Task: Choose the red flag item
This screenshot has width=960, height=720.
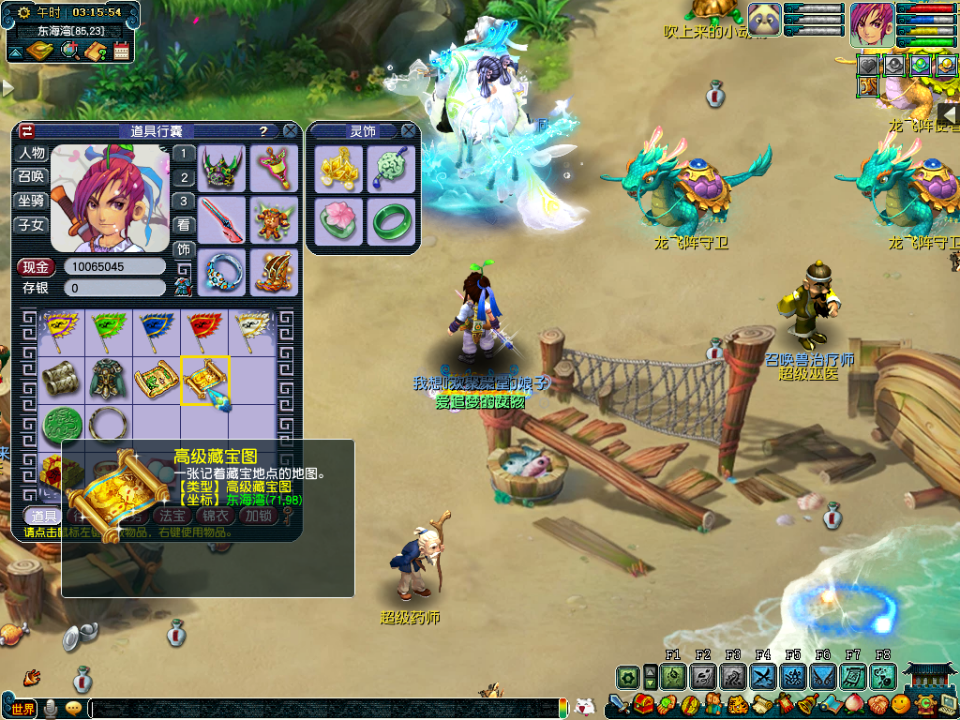Action: click(205, 325)
